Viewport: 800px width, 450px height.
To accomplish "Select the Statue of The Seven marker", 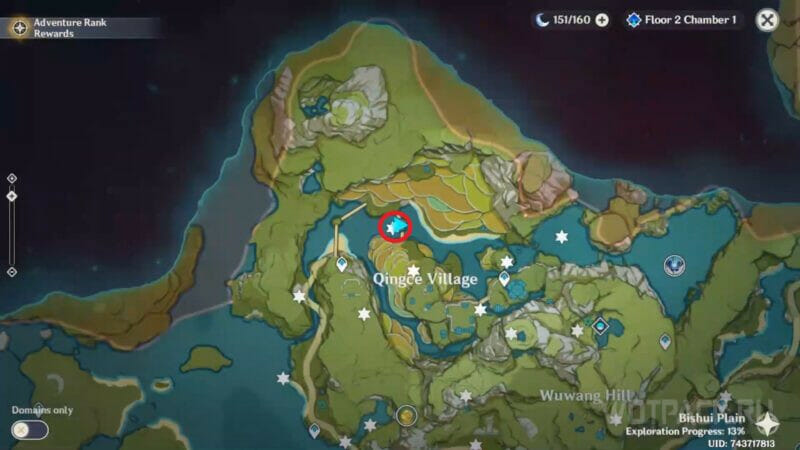I will point(675,264).
